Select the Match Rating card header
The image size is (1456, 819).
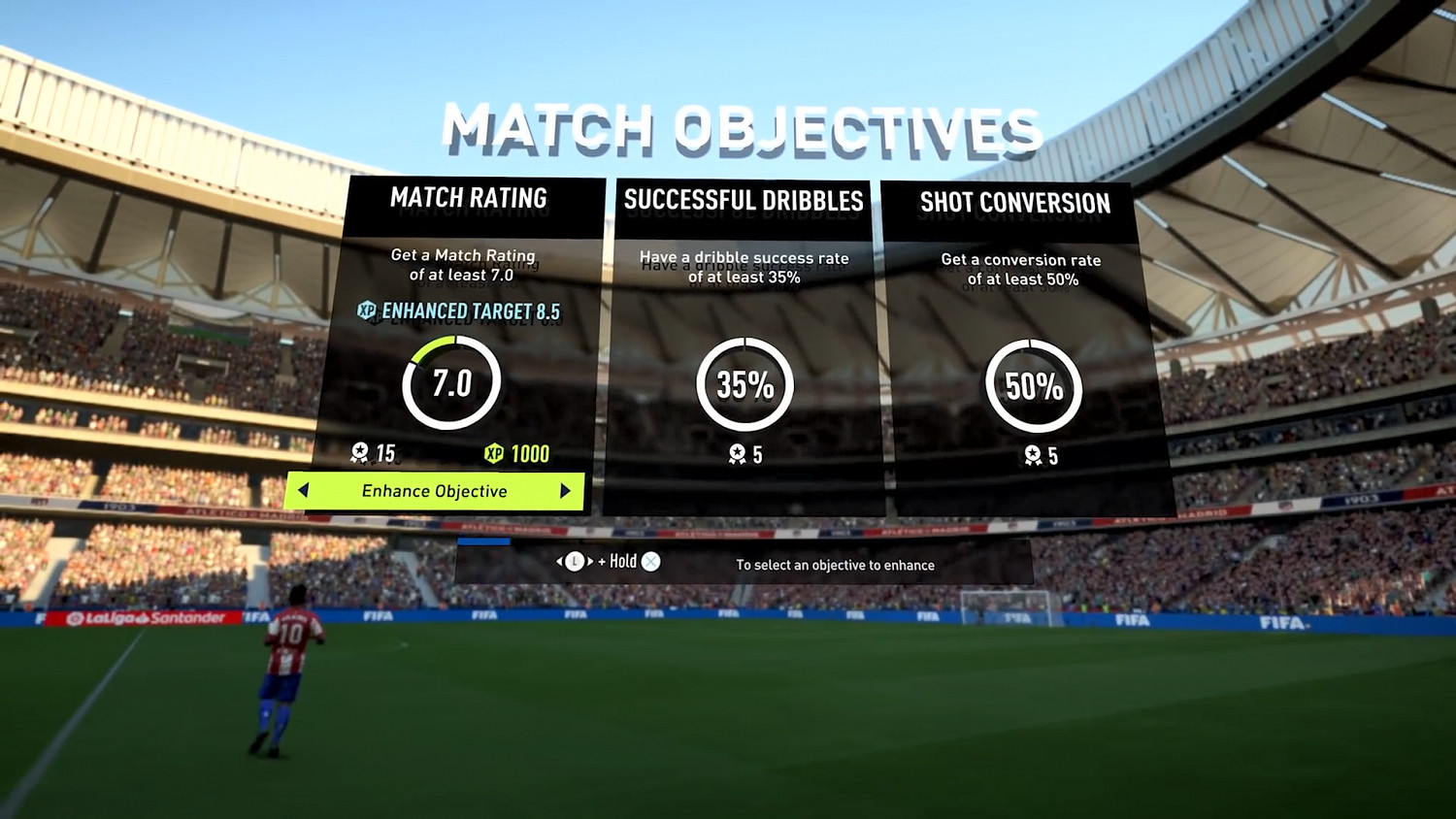click(x=469, y=199)
